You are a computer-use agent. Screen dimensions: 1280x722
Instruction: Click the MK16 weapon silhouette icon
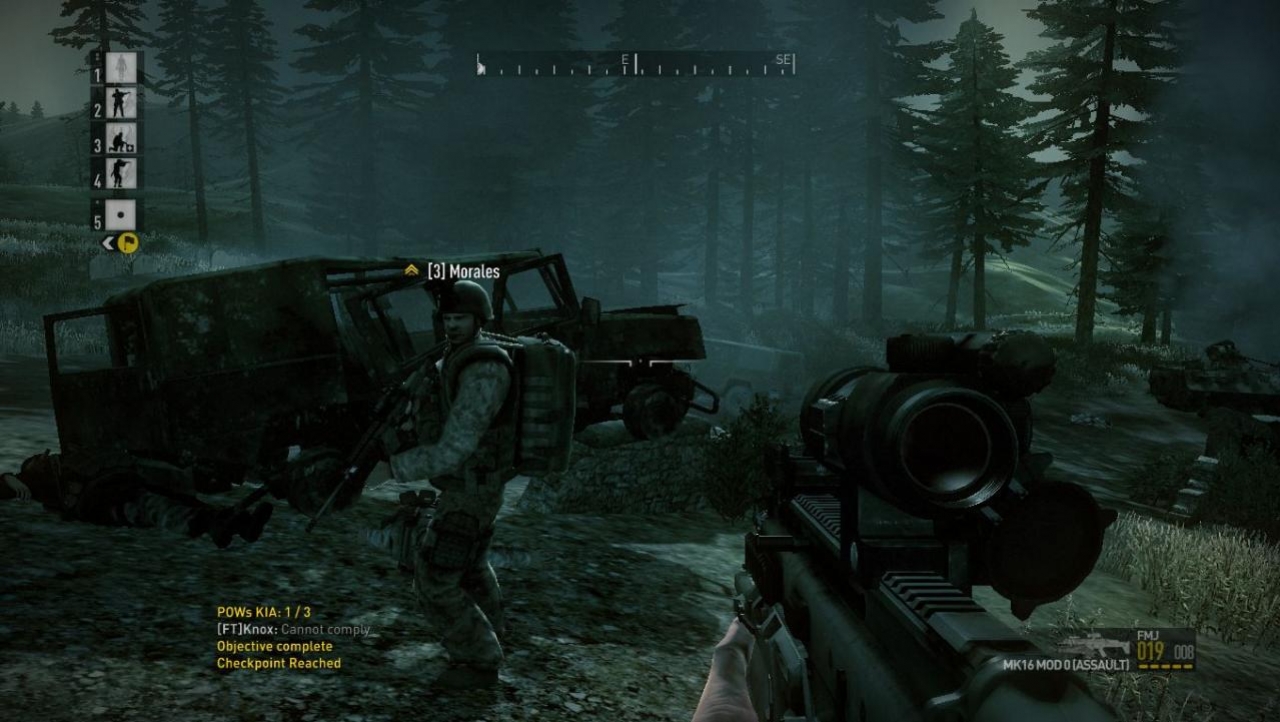(x=1091, y=644)
